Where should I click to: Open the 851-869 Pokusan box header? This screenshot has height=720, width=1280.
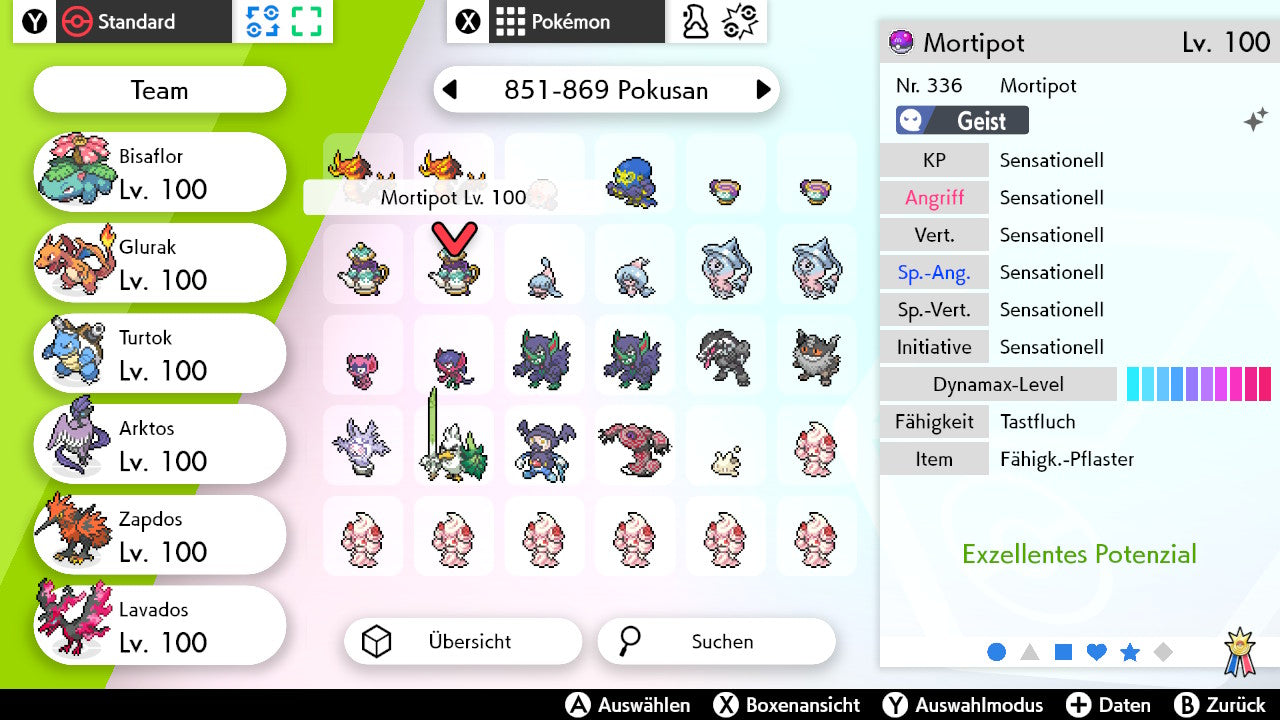tap(606, 90)
